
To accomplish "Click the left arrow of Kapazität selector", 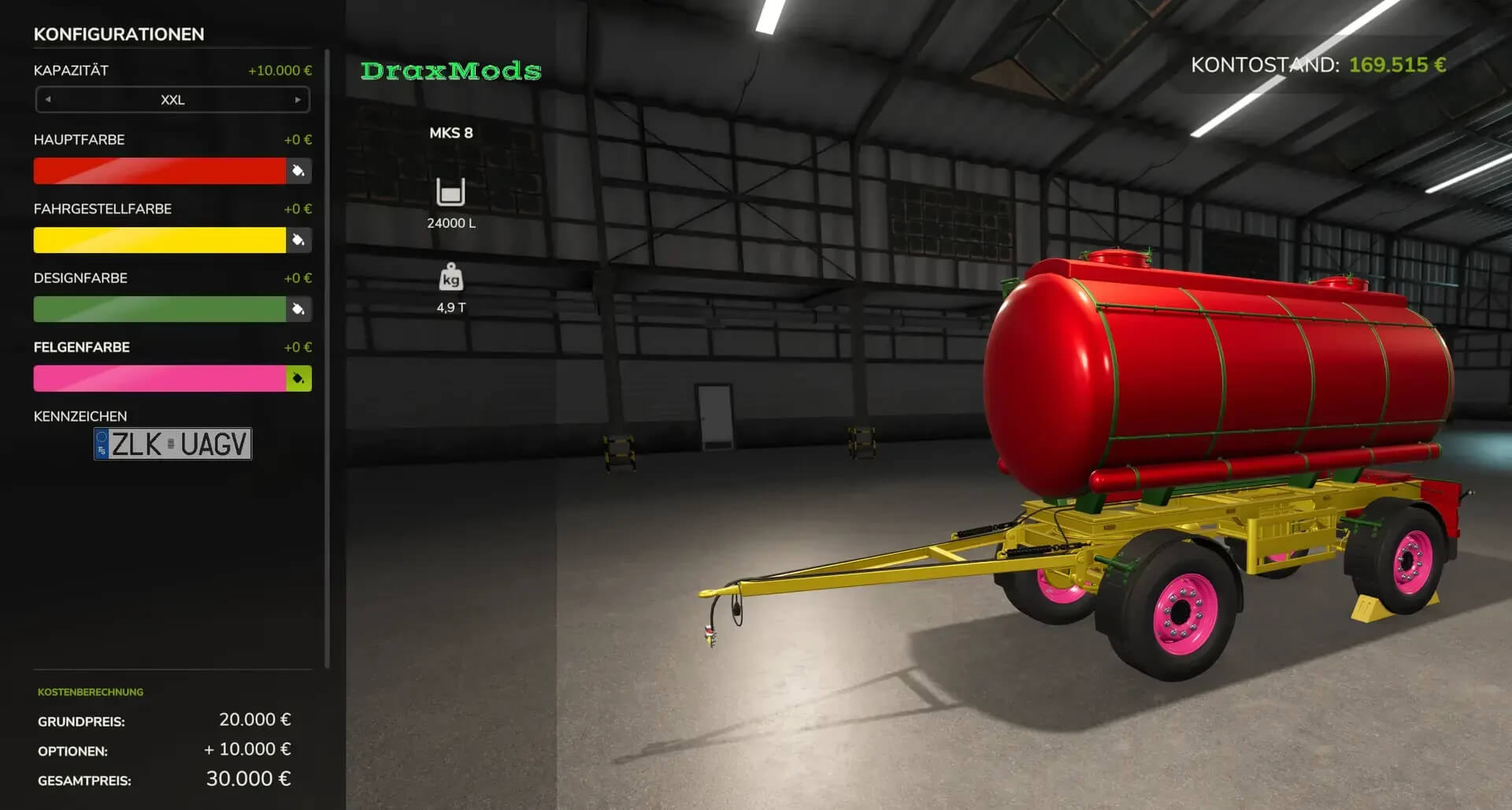I will tap(48, 100).
